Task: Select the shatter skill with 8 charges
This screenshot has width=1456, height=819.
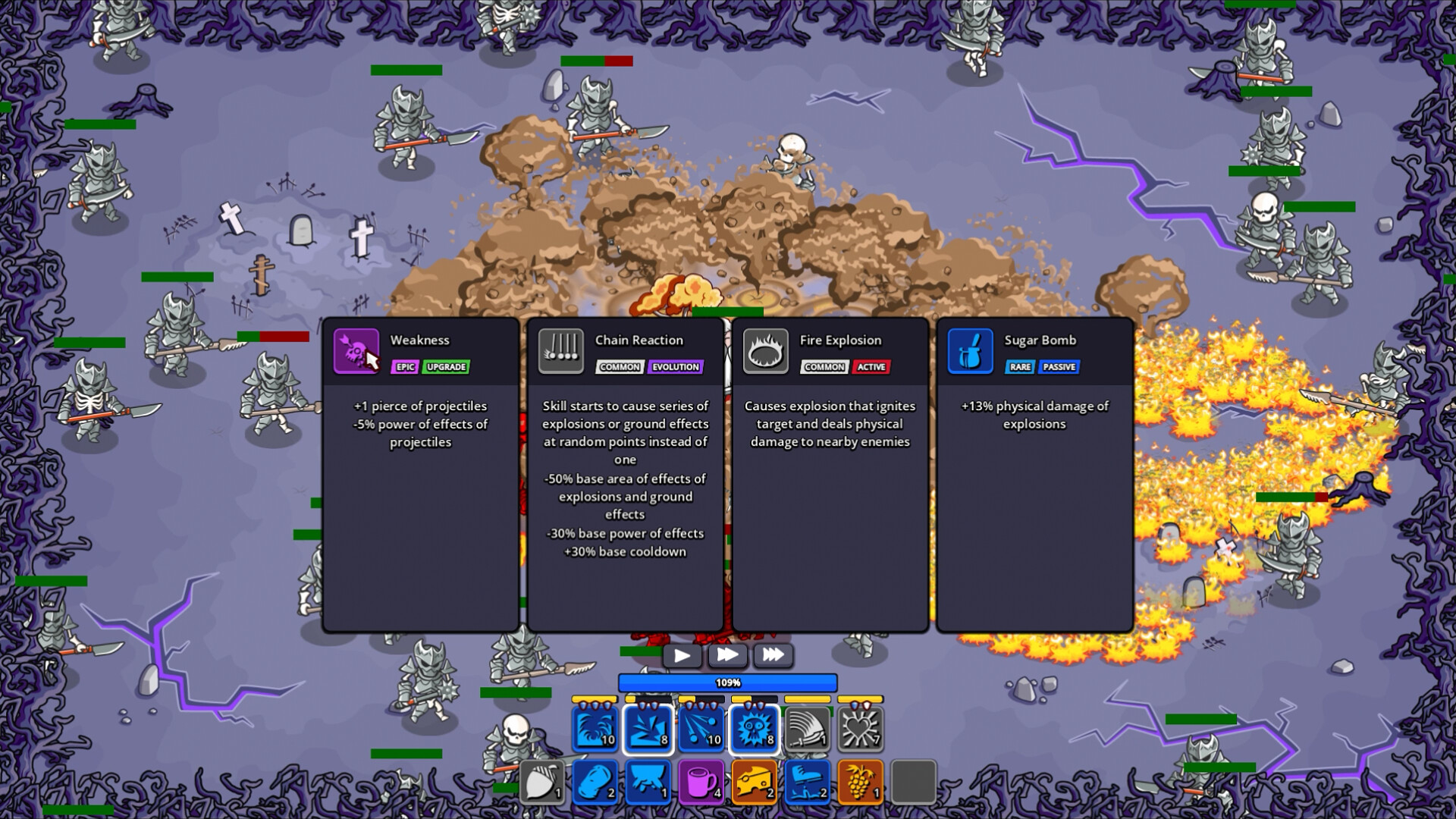Action: [648, 730]
